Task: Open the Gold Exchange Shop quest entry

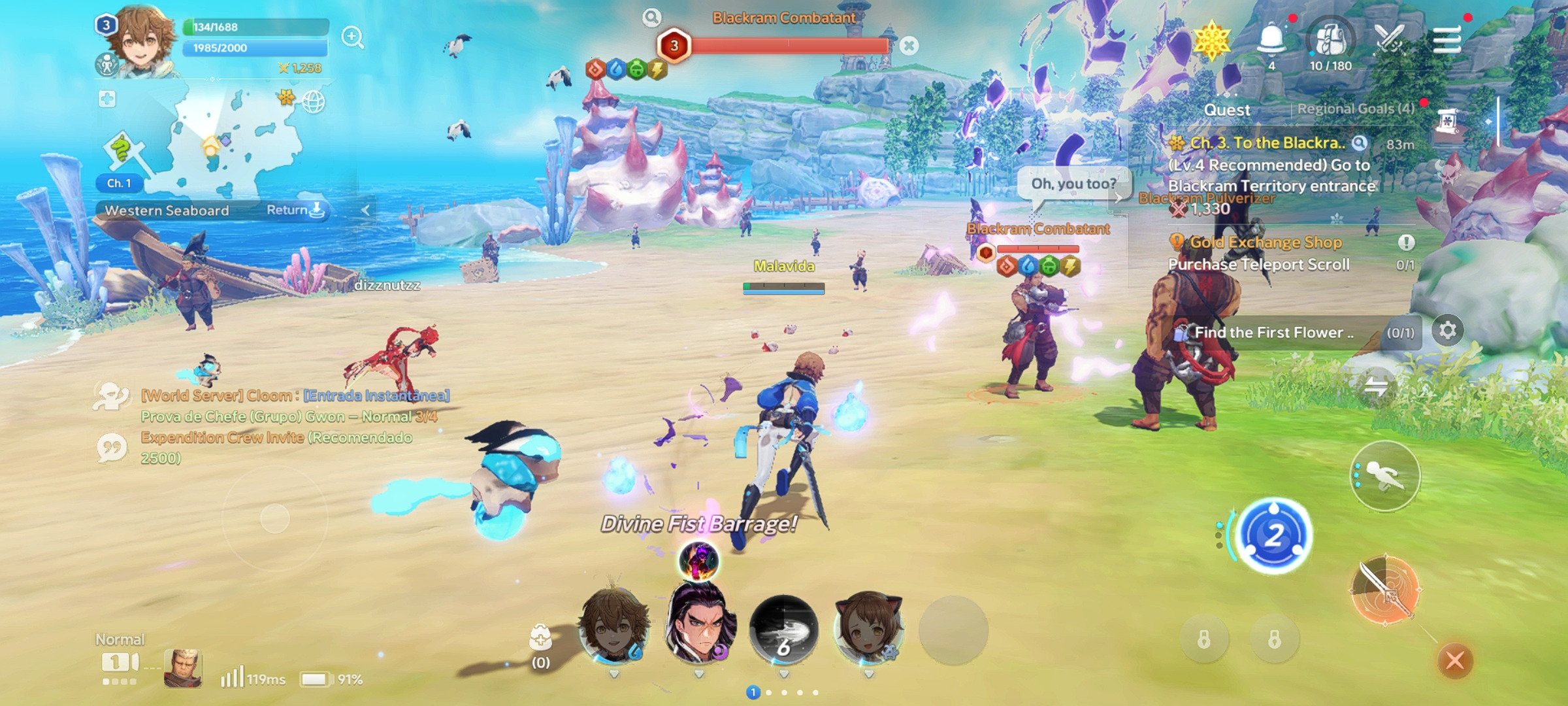Action: (1266, 243)
